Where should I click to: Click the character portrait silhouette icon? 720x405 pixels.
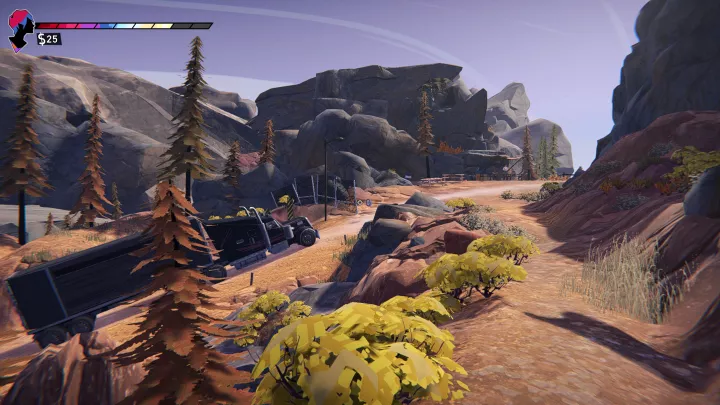pos(20,30)
